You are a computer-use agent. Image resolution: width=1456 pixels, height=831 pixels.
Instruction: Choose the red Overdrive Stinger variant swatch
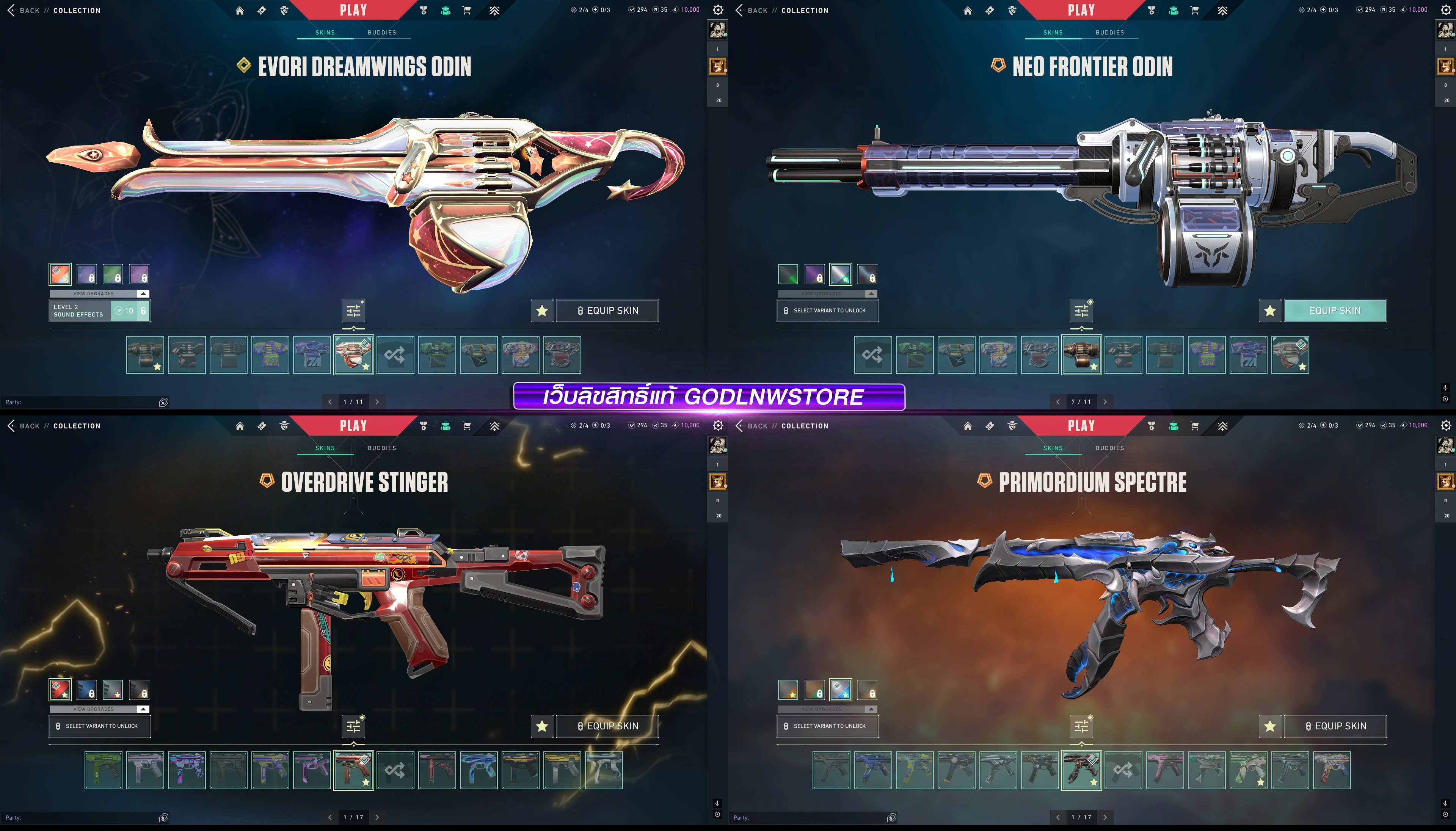click(60, 690)
